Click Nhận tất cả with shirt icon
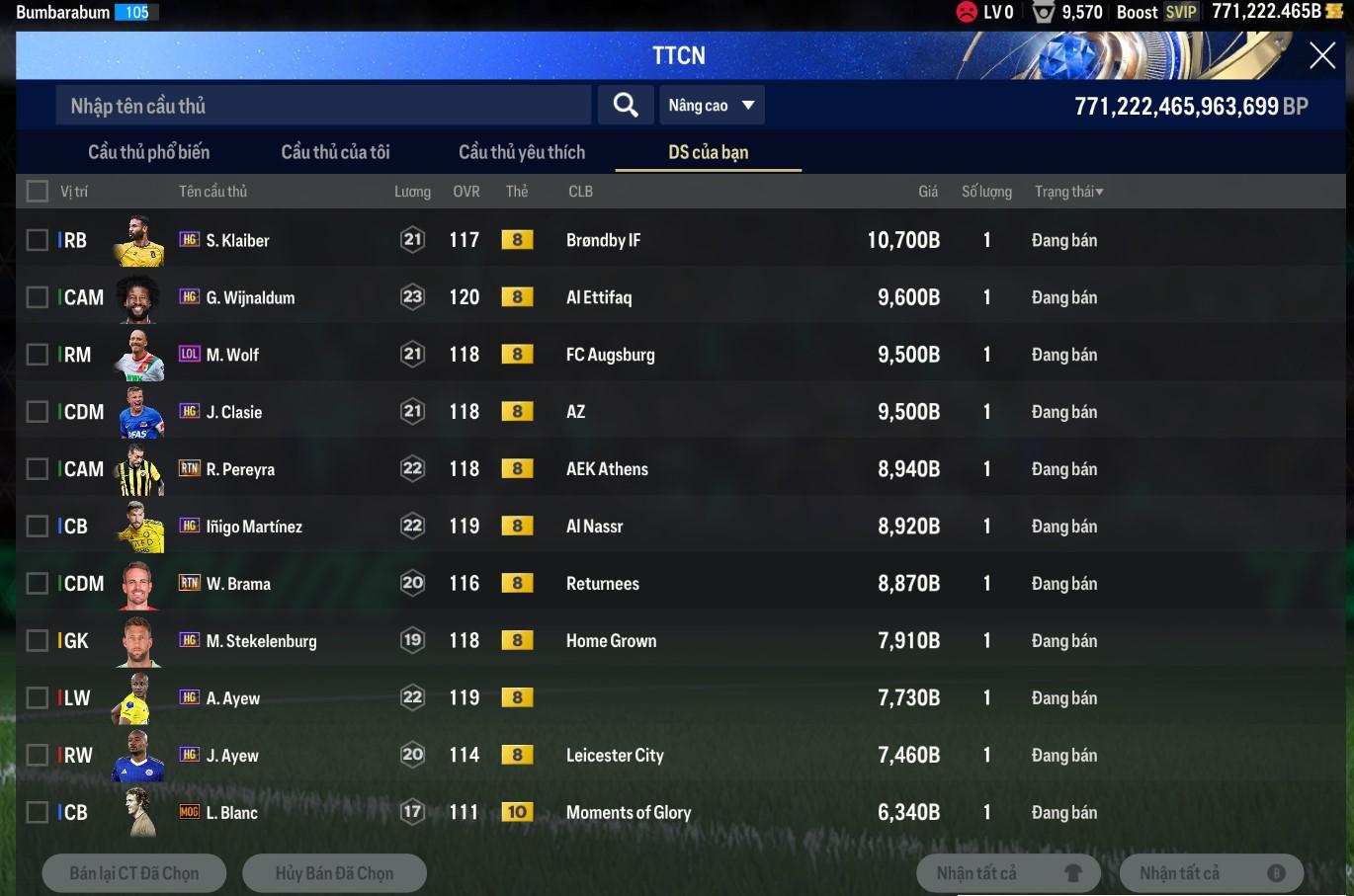Image resolution: width=1354 pixels, height=896 pixels. click(1008, 873)
